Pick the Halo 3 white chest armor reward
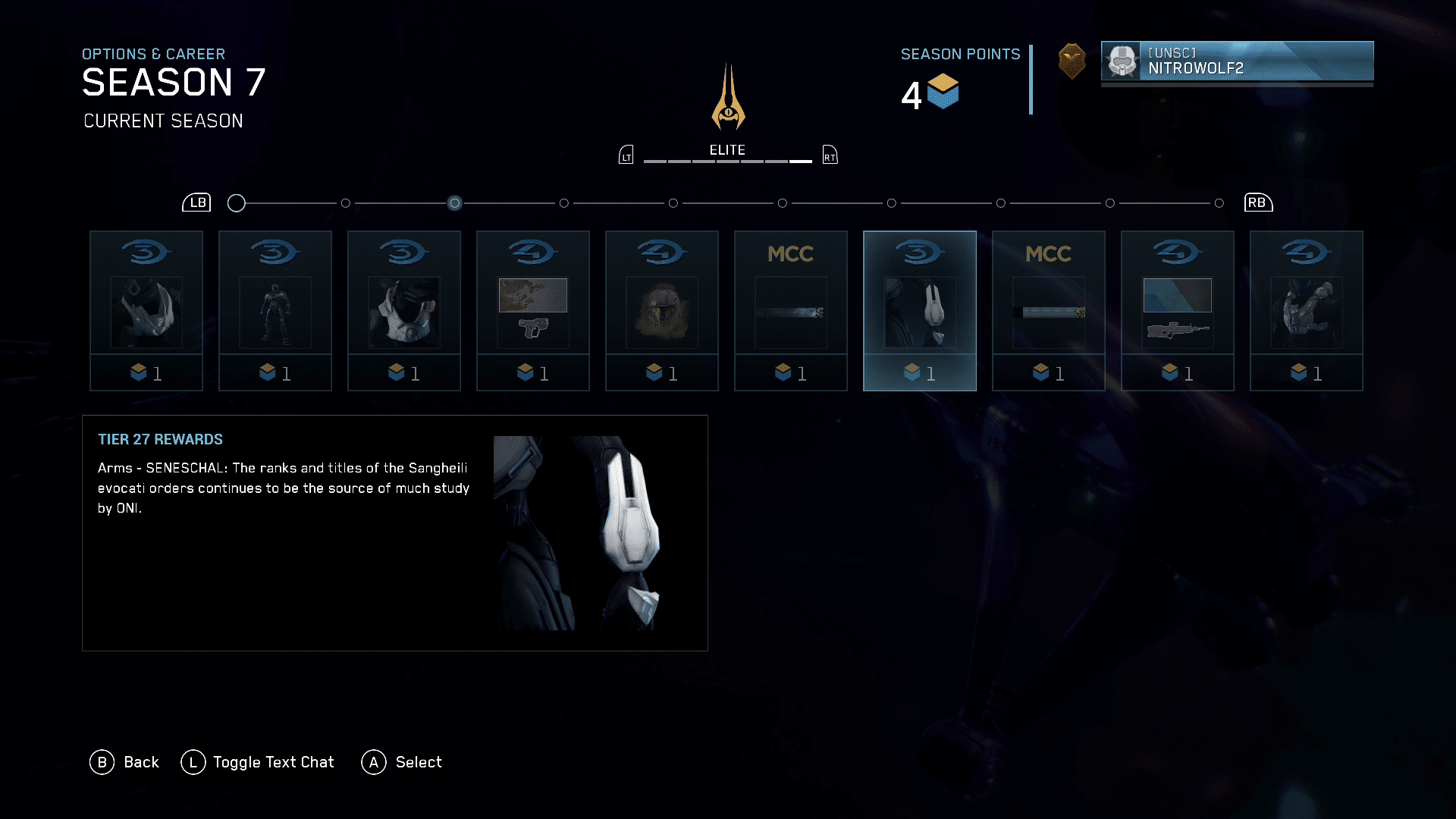Viewport: 1456px width, 819px height. click(x=404, y=311)
